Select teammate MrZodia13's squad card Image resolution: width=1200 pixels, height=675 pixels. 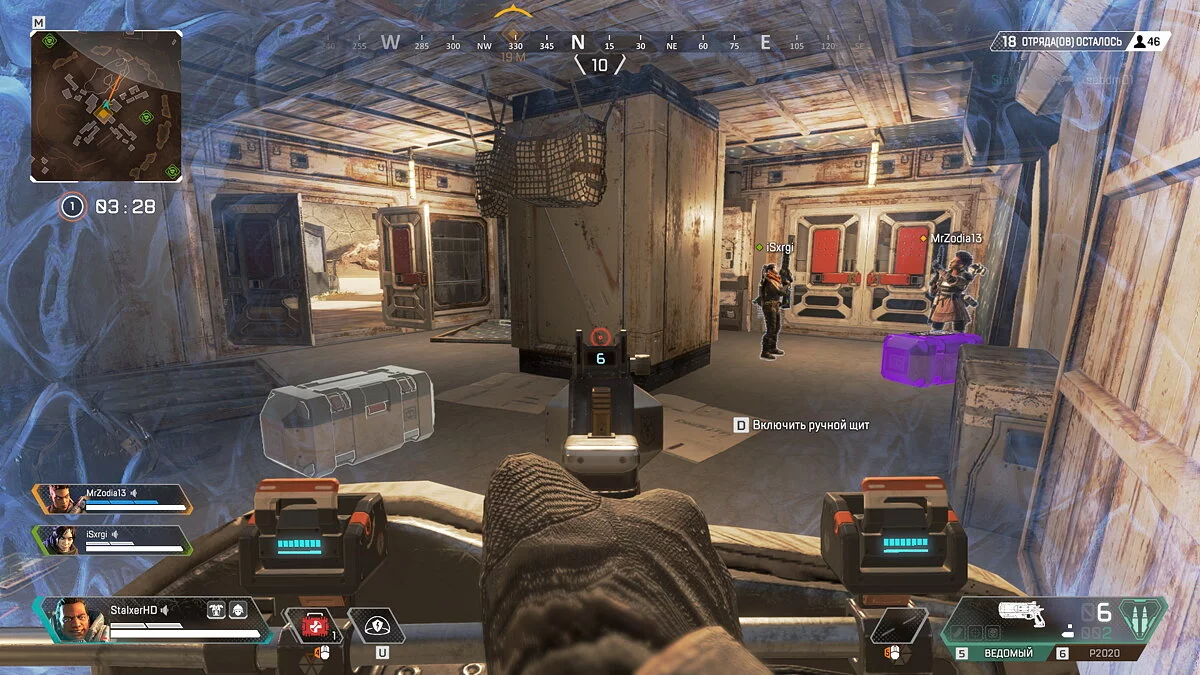[x=112, y=497]
